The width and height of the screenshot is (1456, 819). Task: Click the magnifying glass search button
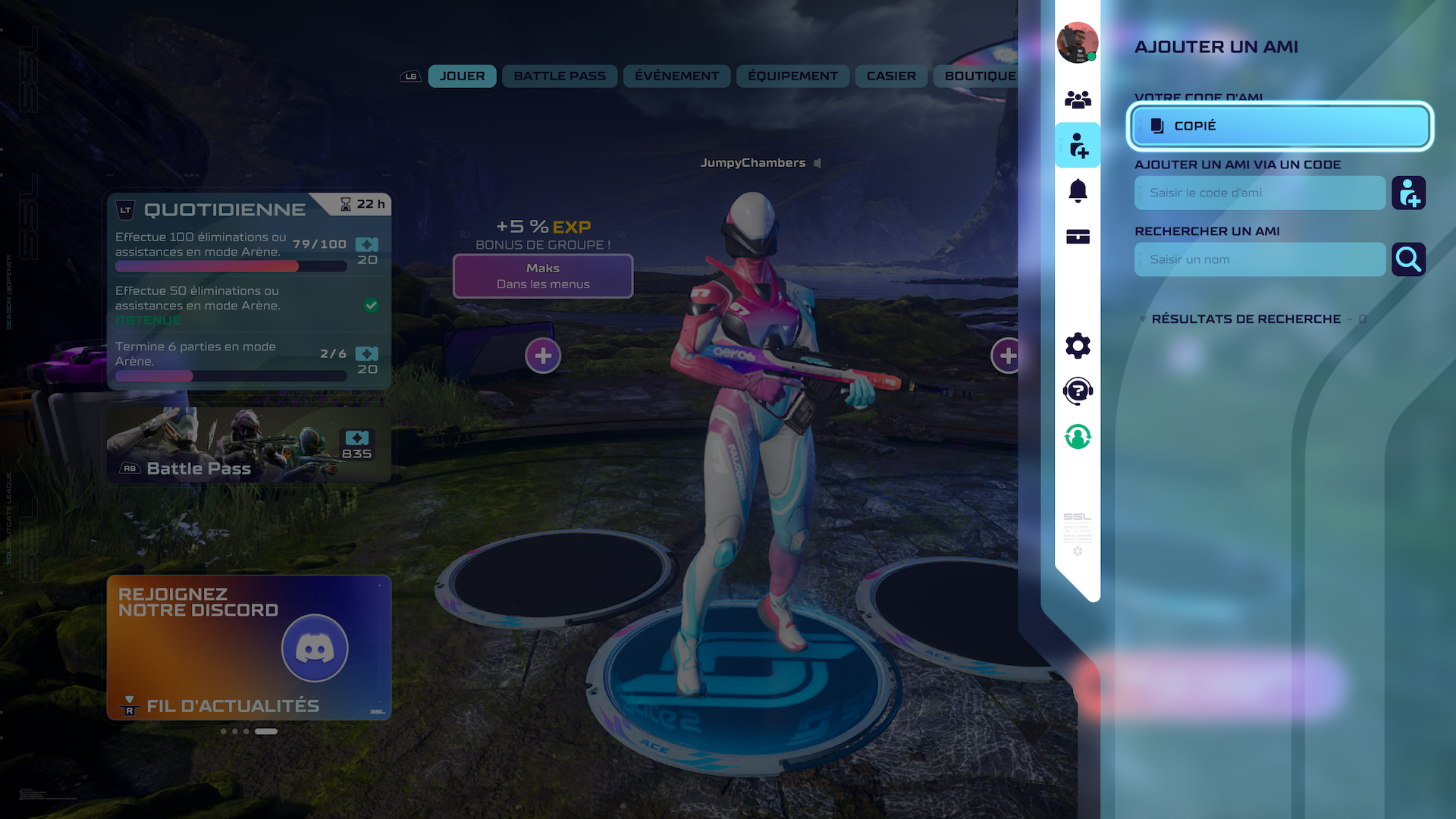point(1408,259)
